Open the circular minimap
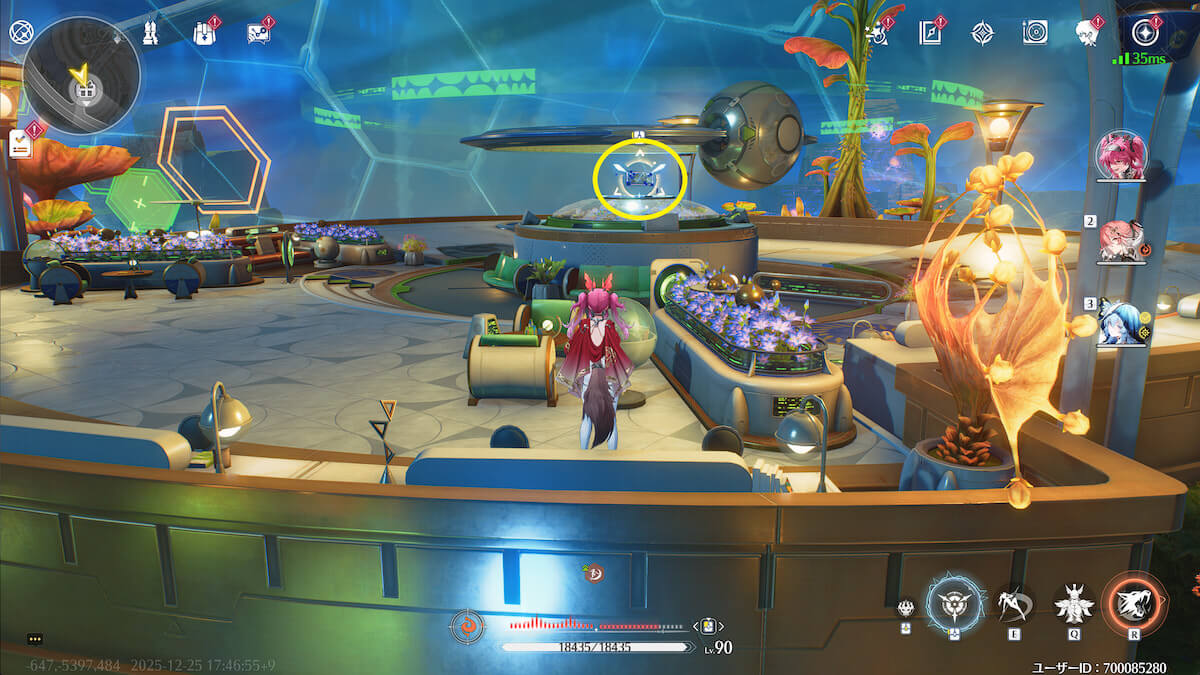This screenshot has height=675, width=1200. point(81,75)
